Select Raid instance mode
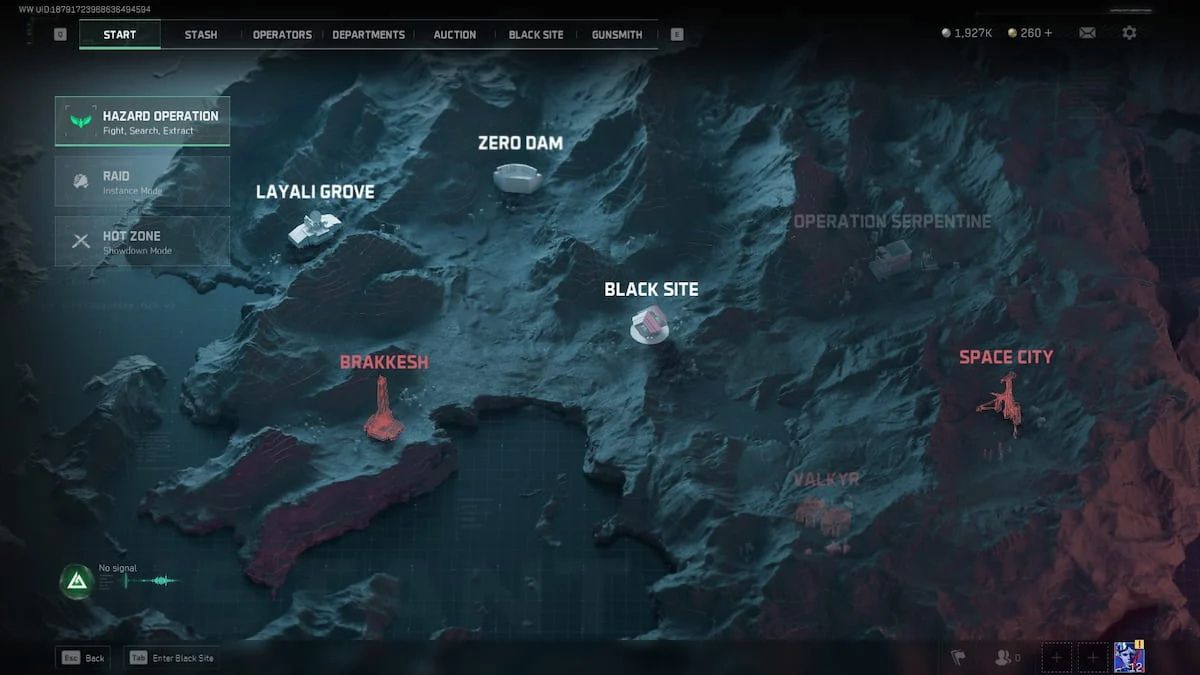This screenshot has width=1200, height=675. click(x=142, y=181)
